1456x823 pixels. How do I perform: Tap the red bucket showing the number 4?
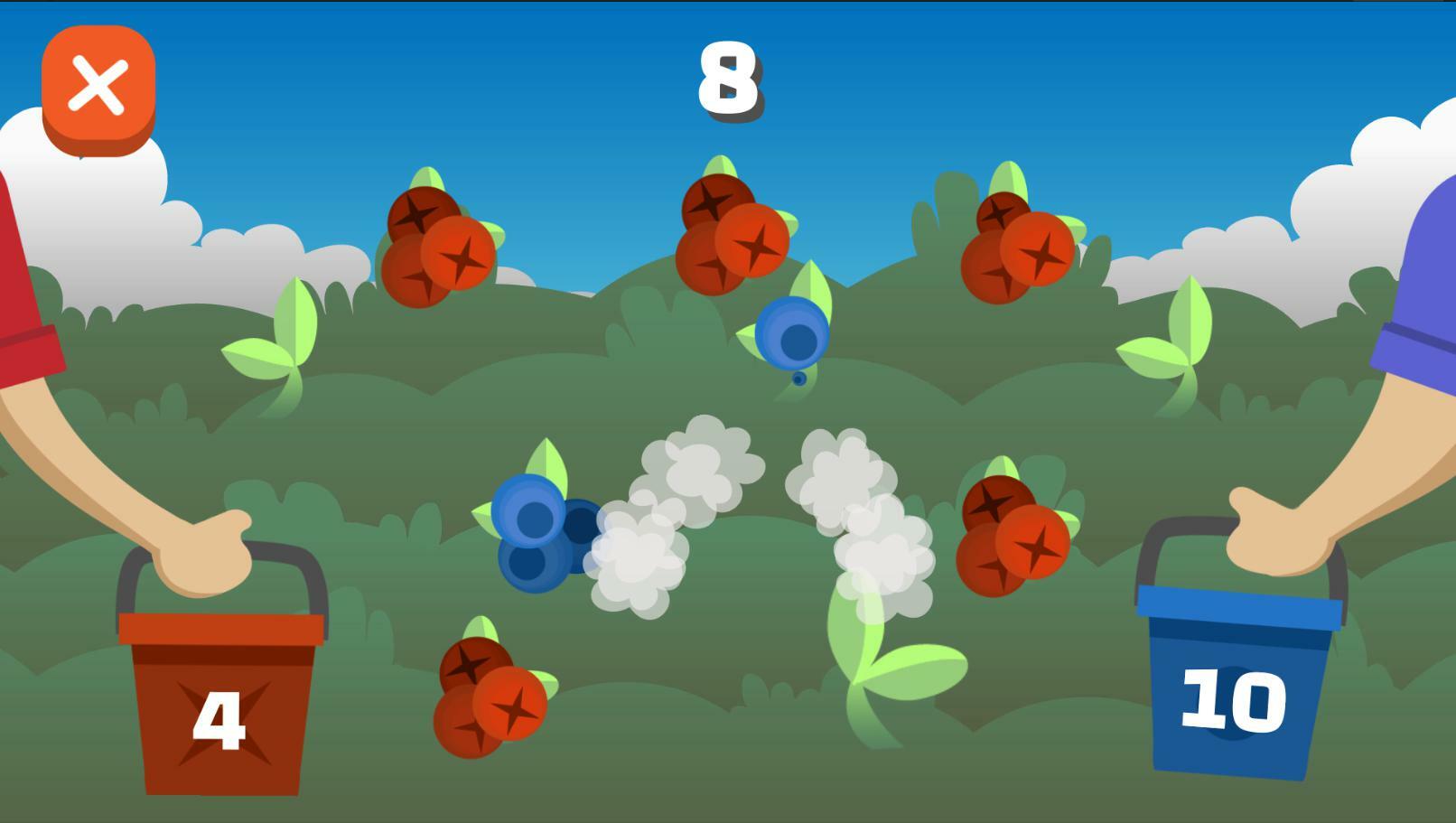pyautogui.click(x=221, y=714)
